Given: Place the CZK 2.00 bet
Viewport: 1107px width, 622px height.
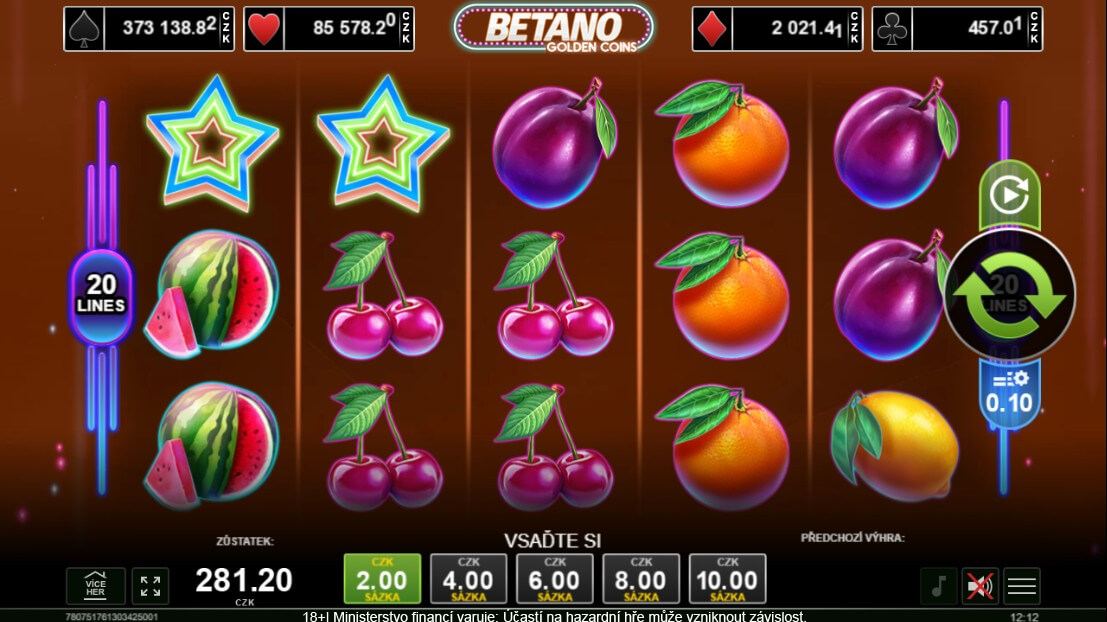Looking at the screenshot, I should [x=381, y=579].
